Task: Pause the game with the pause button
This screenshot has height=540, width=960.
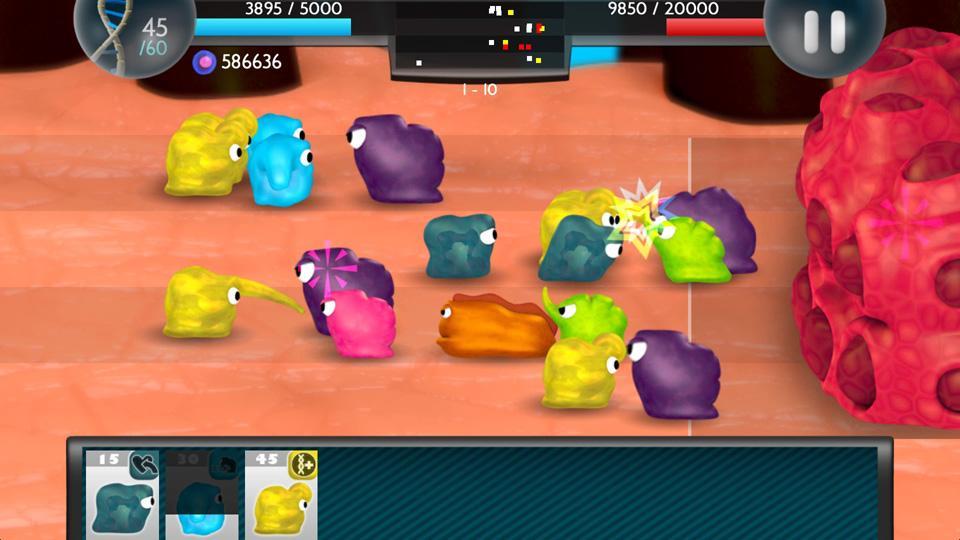Action: [x=824, y=30]
